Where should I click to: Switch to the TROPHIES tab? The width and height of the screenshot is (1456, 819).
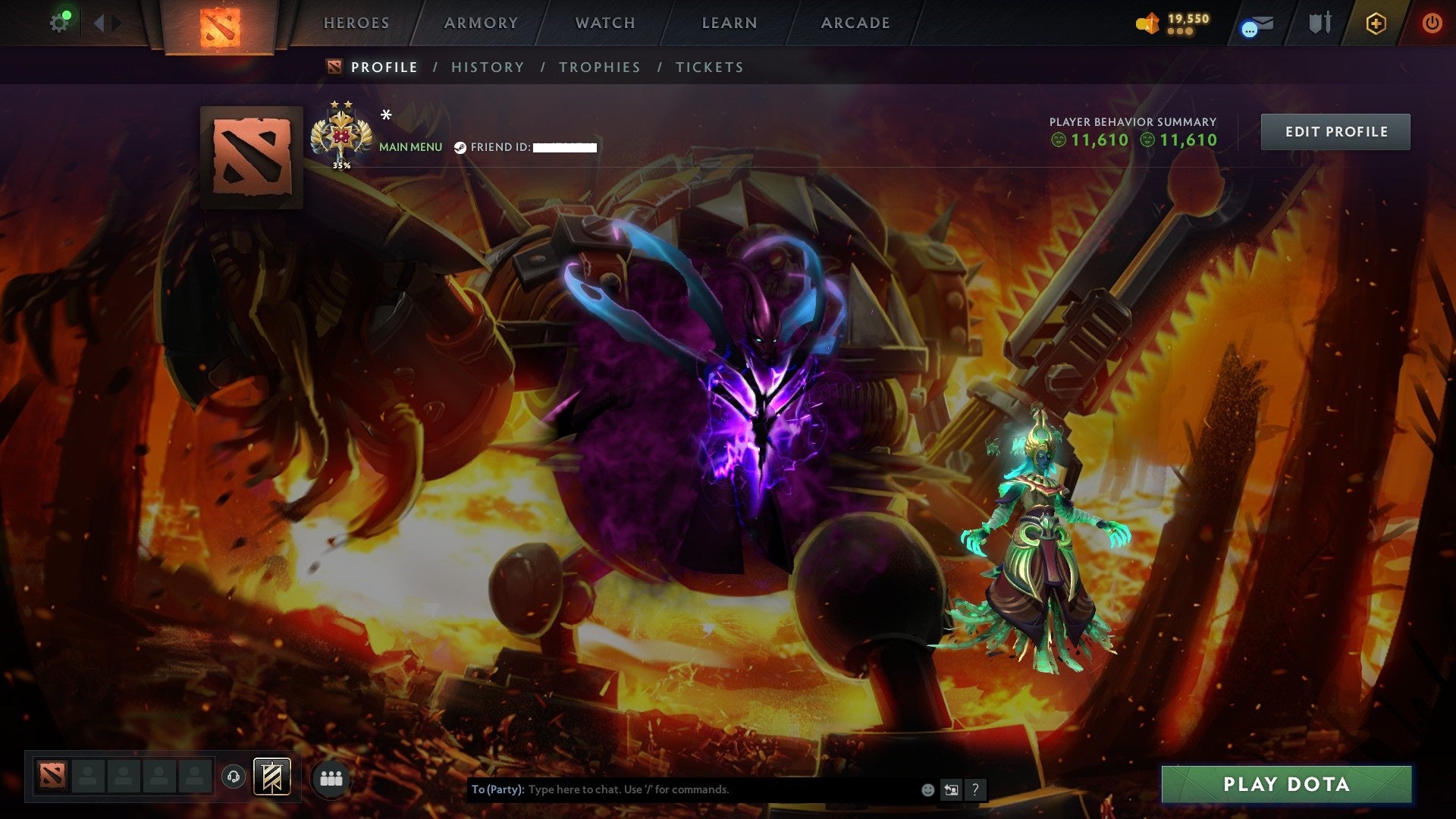click(599, 67)
